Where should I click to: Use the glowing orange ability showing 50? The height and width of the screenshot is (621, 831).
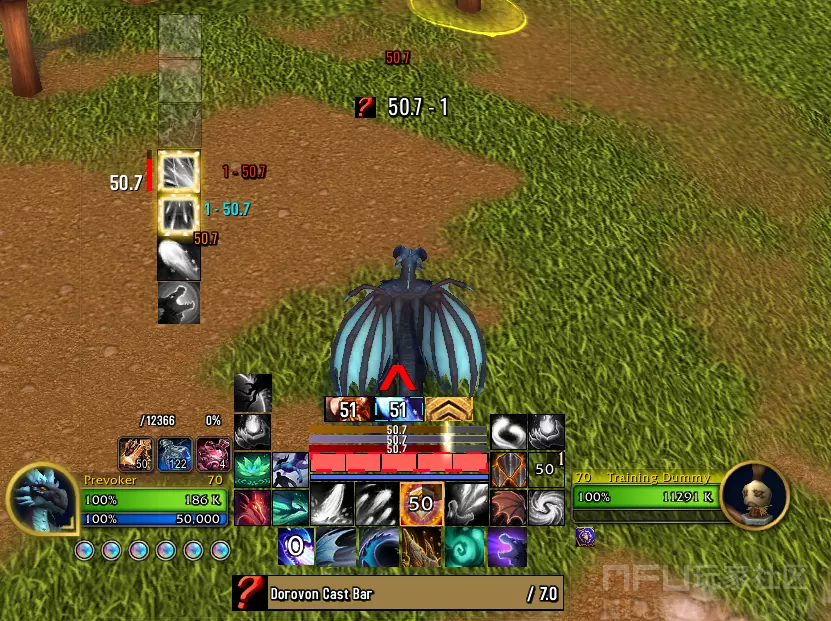click(x=421, y=504)
